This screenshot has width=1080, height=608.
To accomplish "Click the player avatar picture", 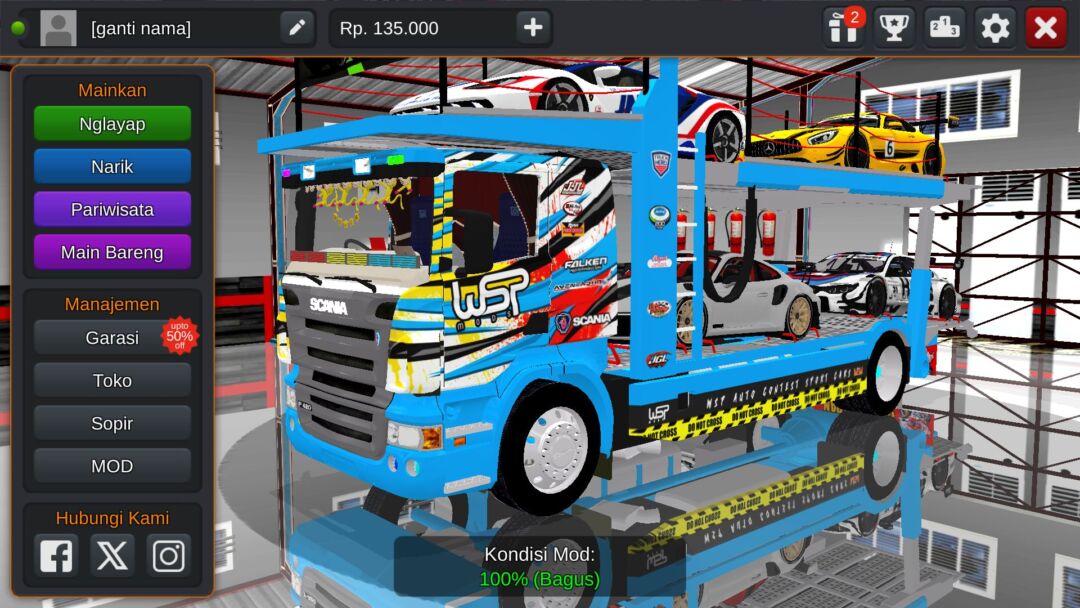I will [x=58, y=28].
